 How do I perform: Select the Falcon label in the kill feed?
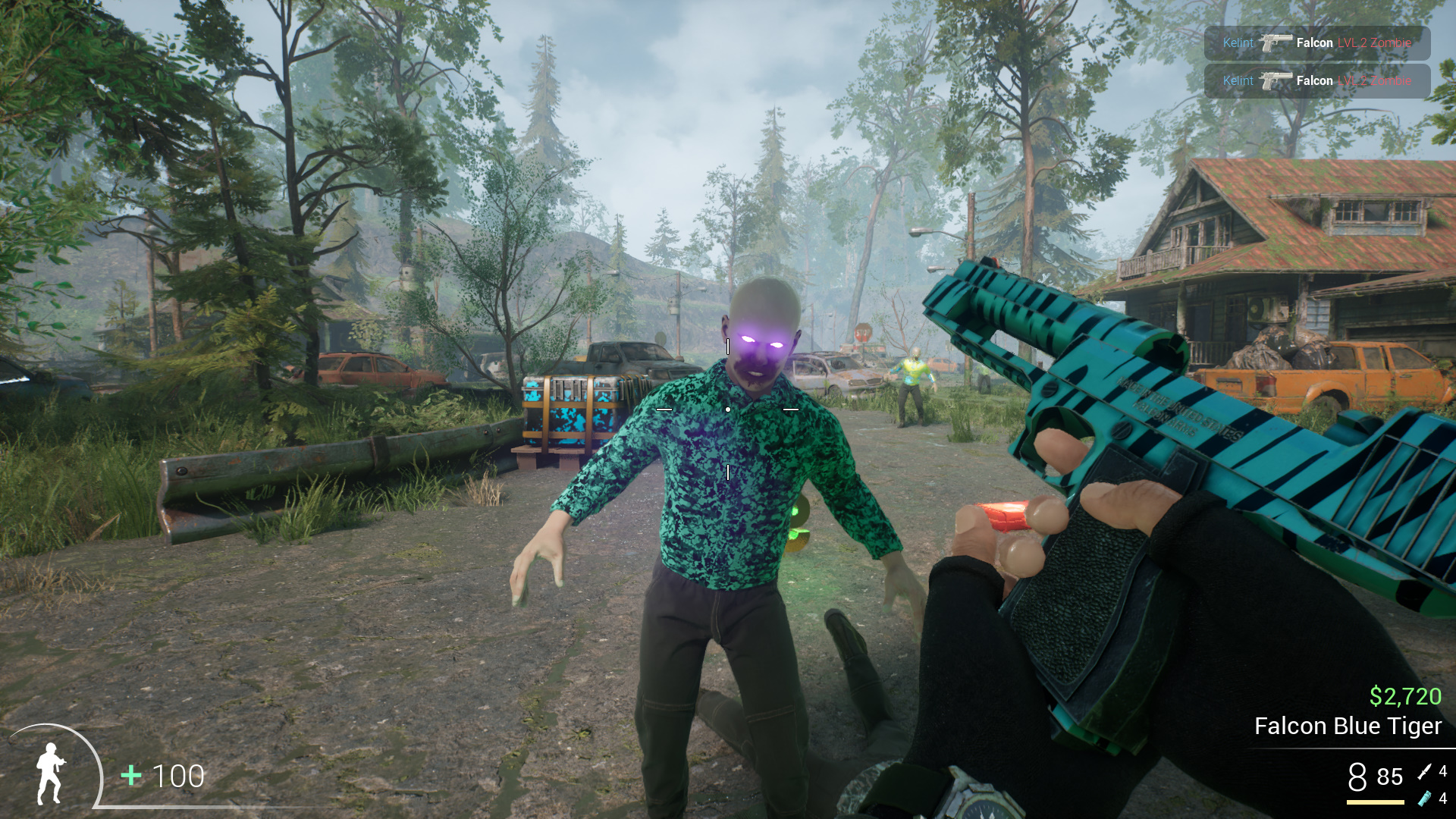click(x=1314, y=43)
